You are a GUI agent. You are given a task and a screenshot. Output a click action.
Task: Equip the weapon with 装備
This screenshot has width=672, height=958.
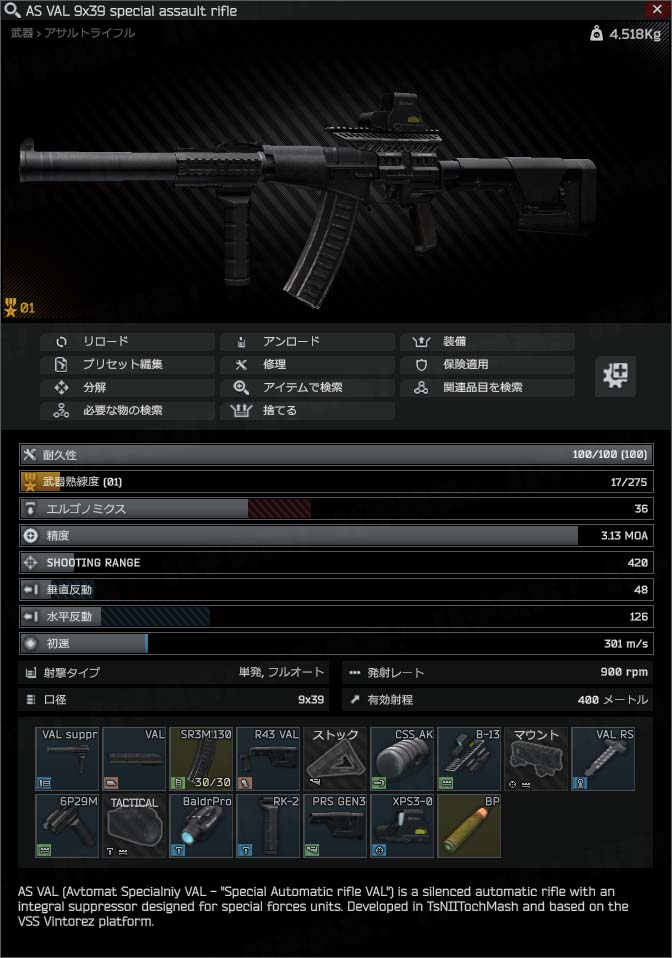tap(487, 341)
